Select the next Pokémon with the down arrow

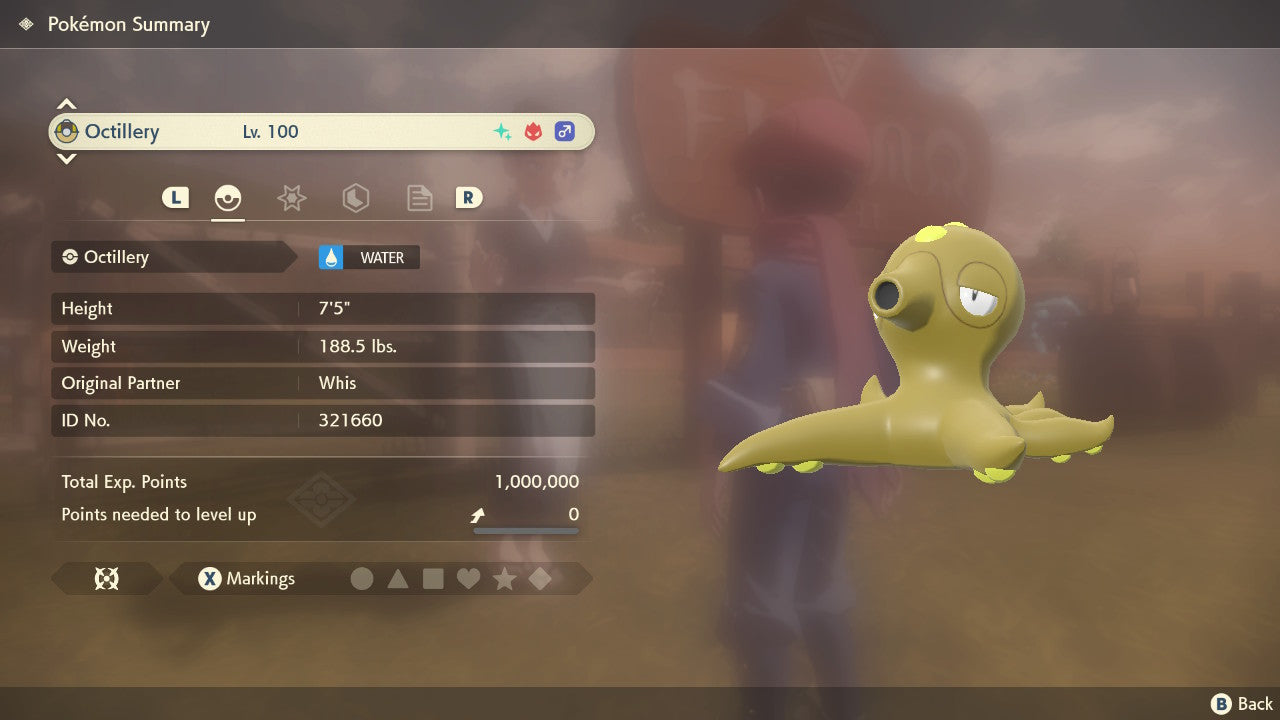[66, 158]
